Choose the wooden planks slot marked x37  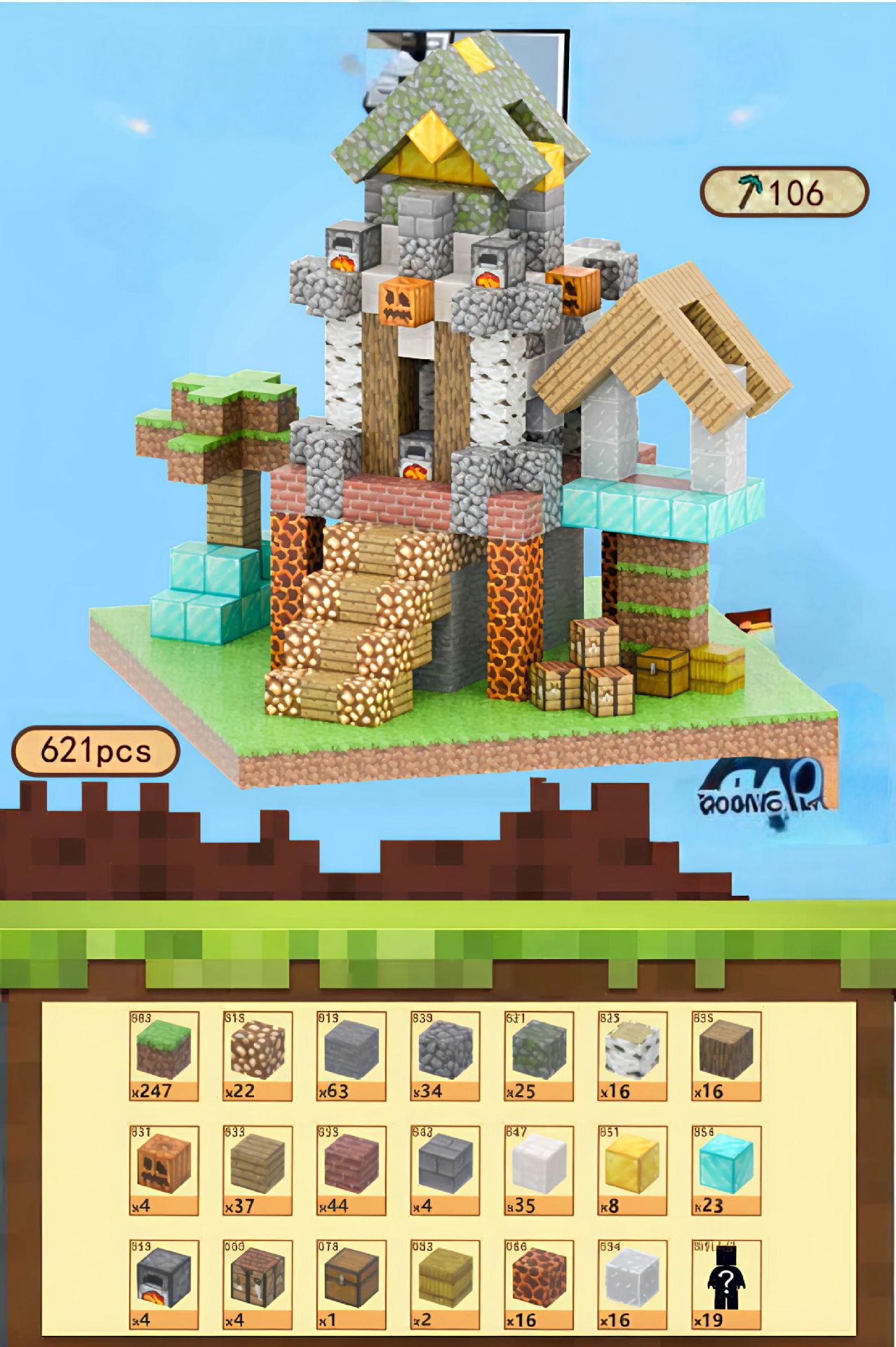click(x=258, y=1169)
